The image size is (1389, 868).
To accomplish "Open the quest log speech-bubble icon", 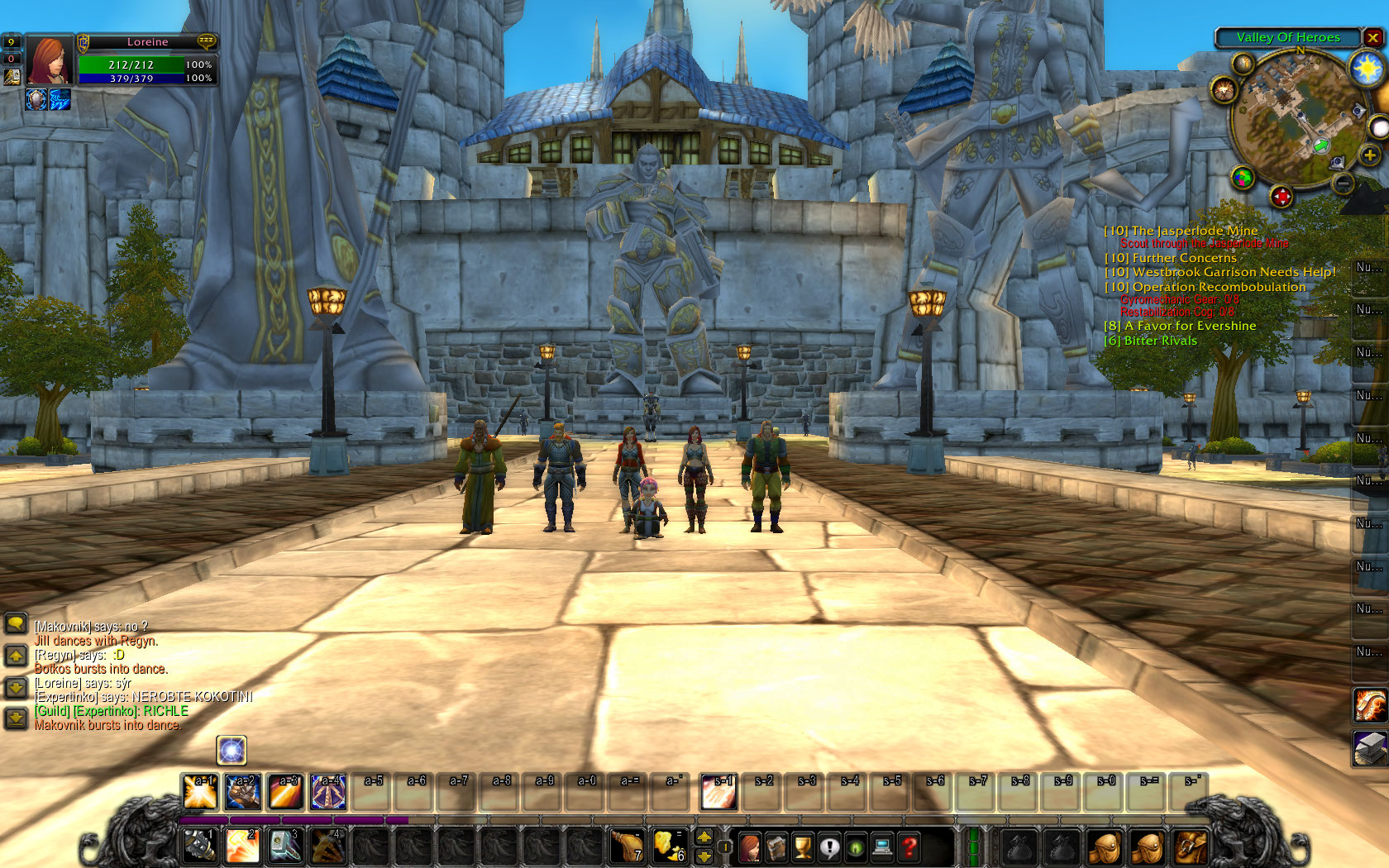I will (830, 846).
